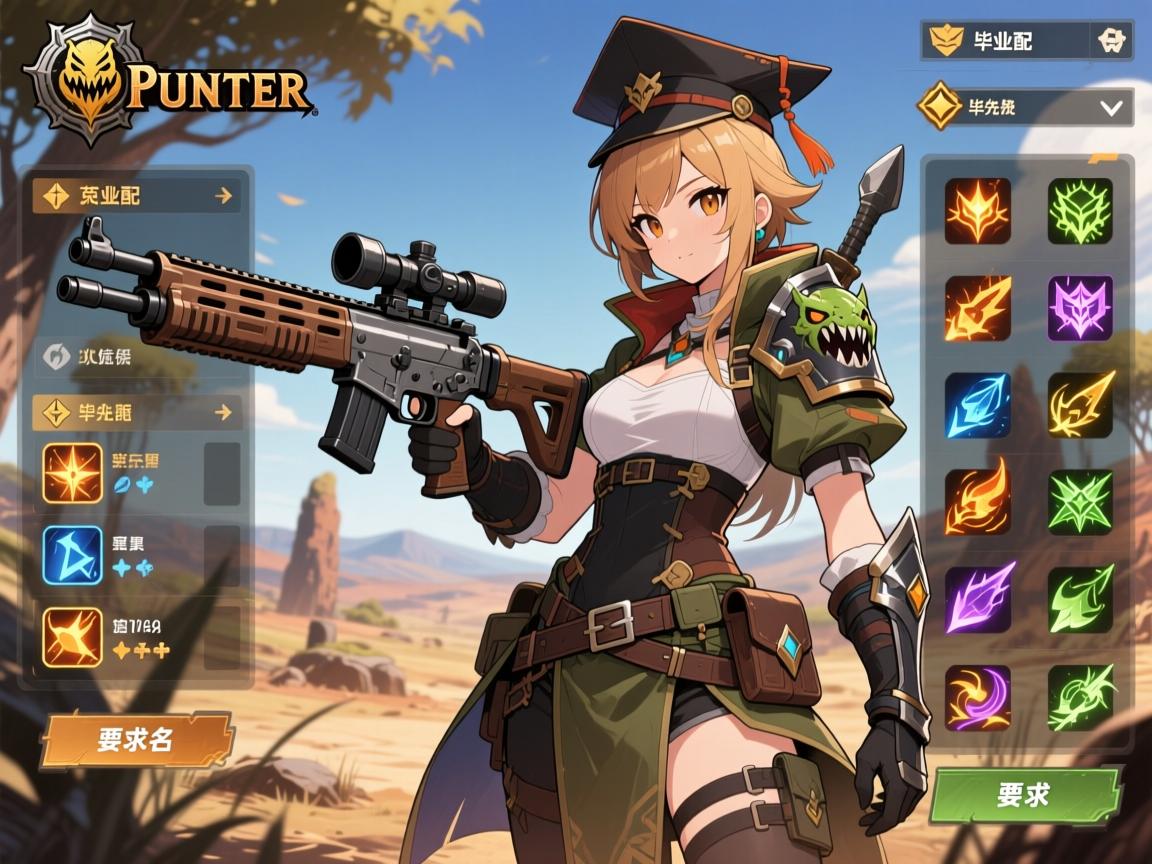Click the orange 要求名 button
1152x864 pixels.
click(137, 741)
